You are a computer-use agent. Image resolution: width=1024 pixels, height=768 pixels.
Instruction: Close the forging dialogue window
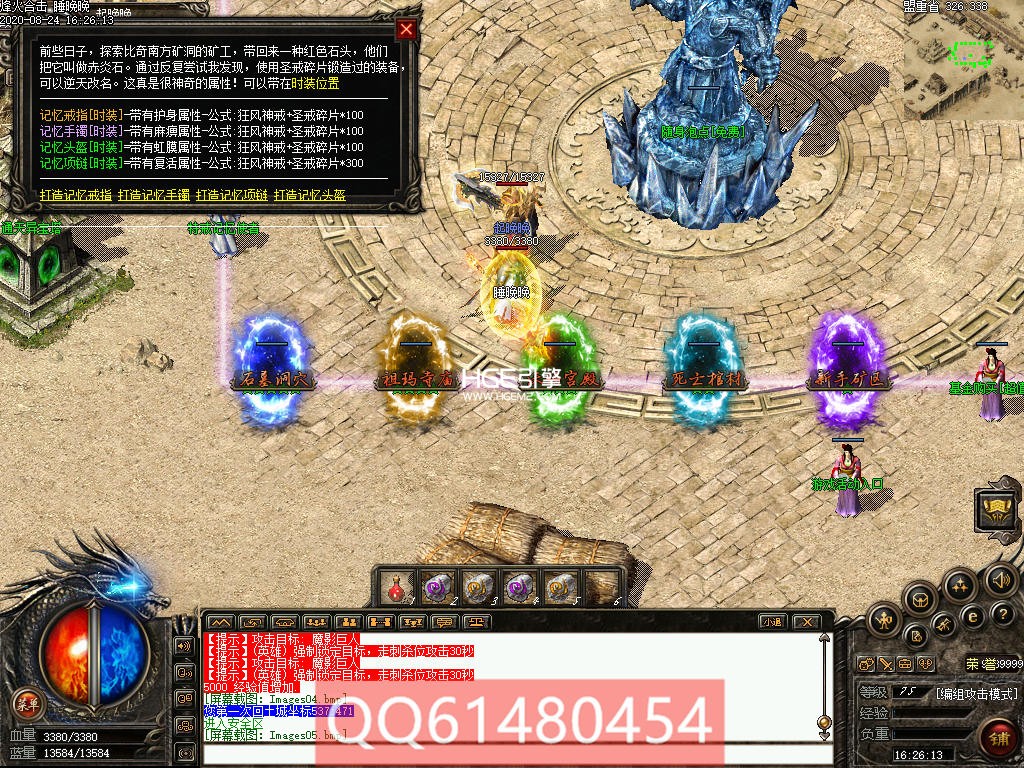[x=406, y=29]
